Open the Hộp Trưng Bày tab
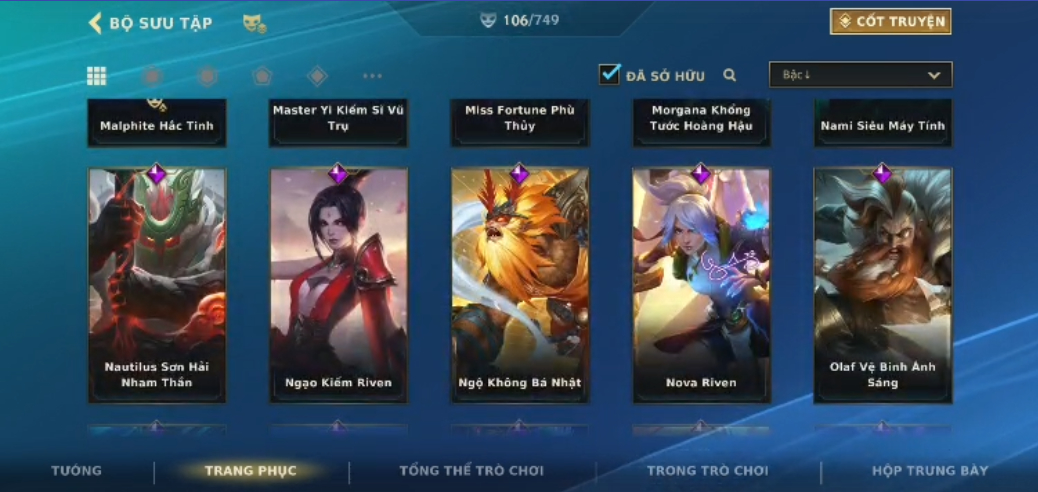The width and height of the screenshot is (1038, 492). 929,470
